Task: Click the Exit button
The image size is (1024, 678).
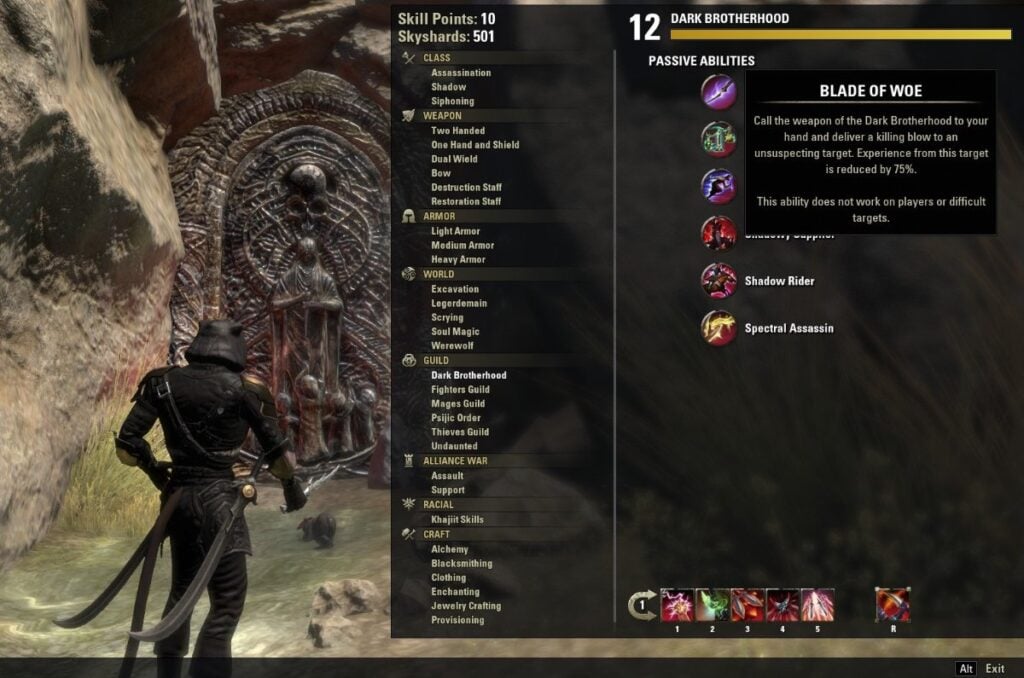Action: pos(994,668)
